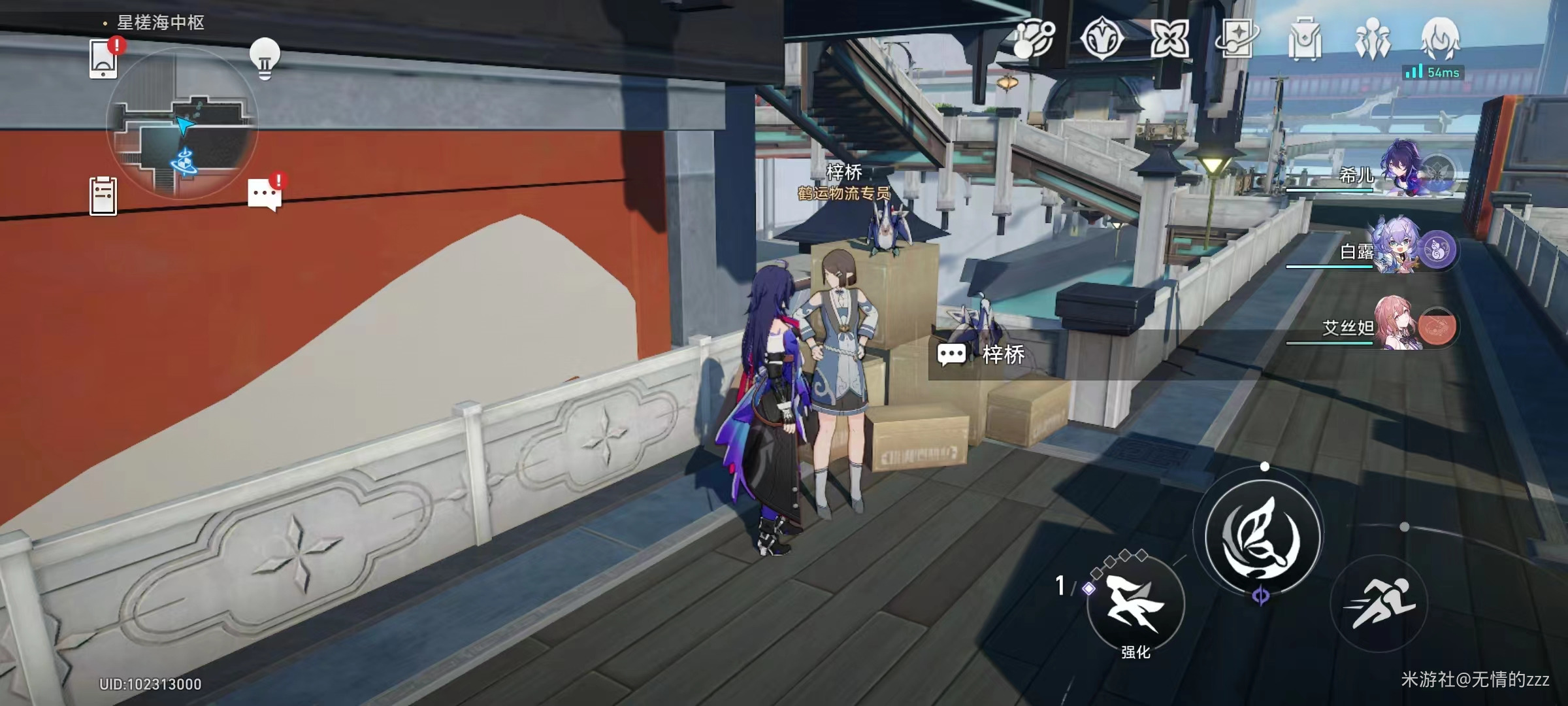Image resolution: width=1568 pixels, height=706 pixels.
Task: Open the chat bubble messages
Action: pos(264,195)
